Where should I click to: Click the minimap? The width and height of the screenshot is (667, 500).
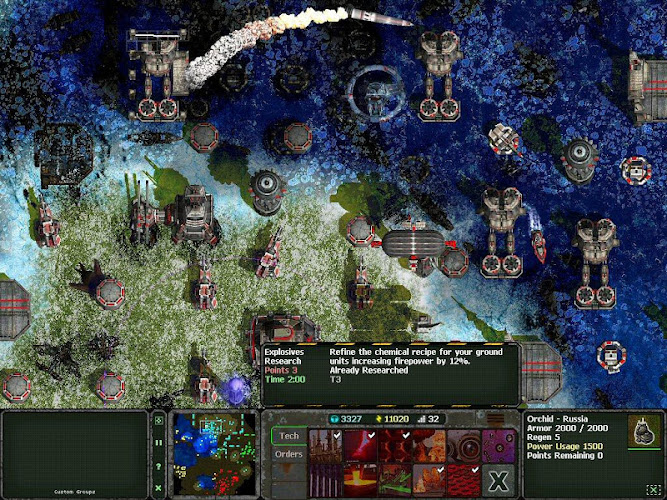[x=212, y=454]
